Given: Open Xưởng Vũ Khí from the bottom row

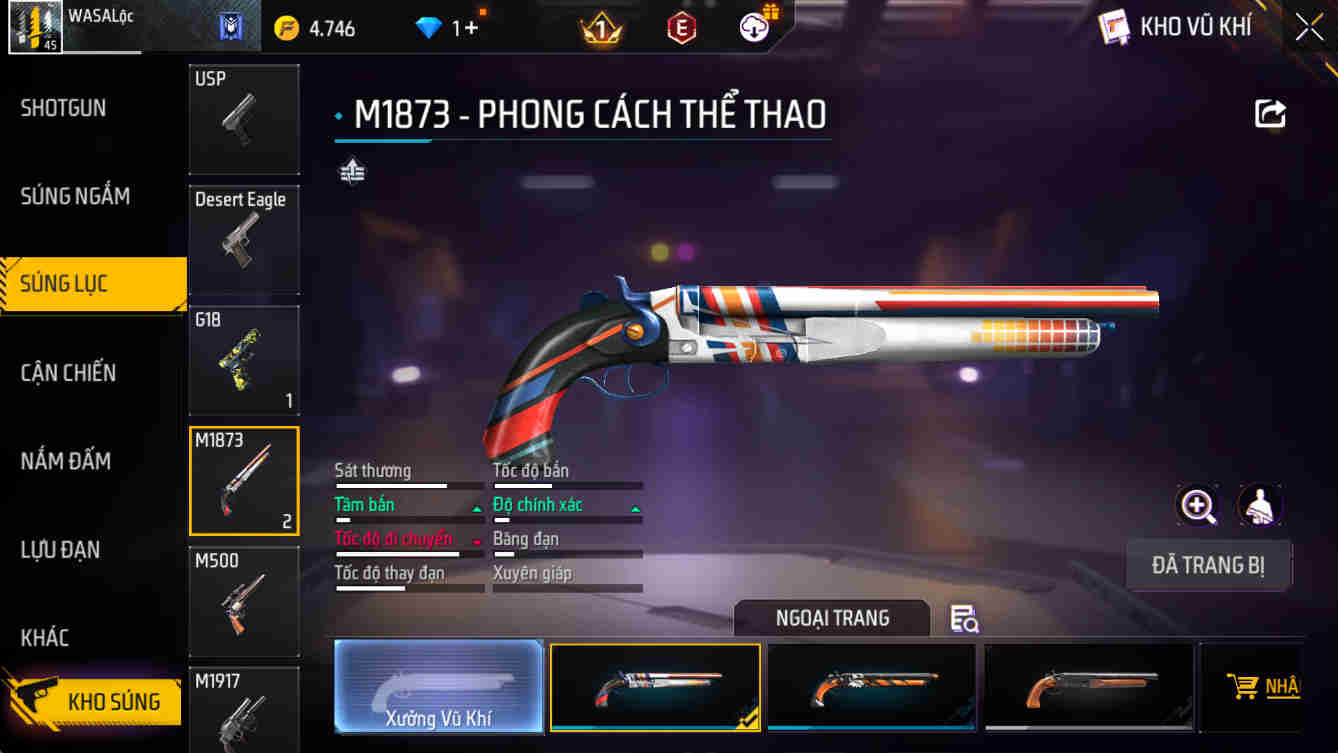Looking at the screenshot, I should pyautogui.click(x=438, y=687).
